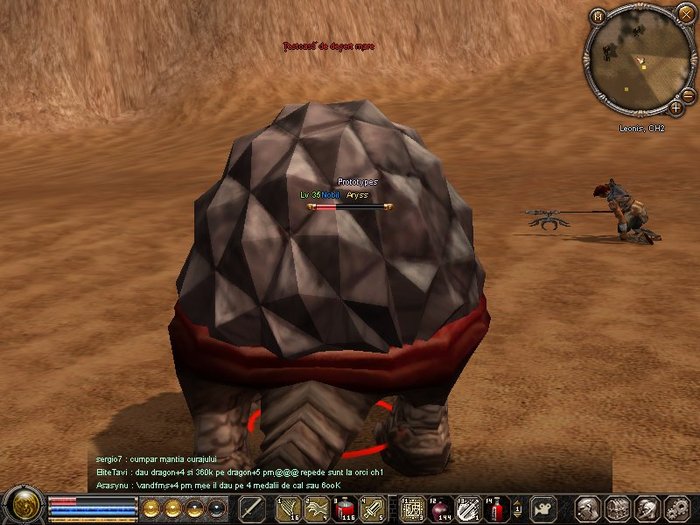
Task: Select the sword quickslot
Action: 252,508
